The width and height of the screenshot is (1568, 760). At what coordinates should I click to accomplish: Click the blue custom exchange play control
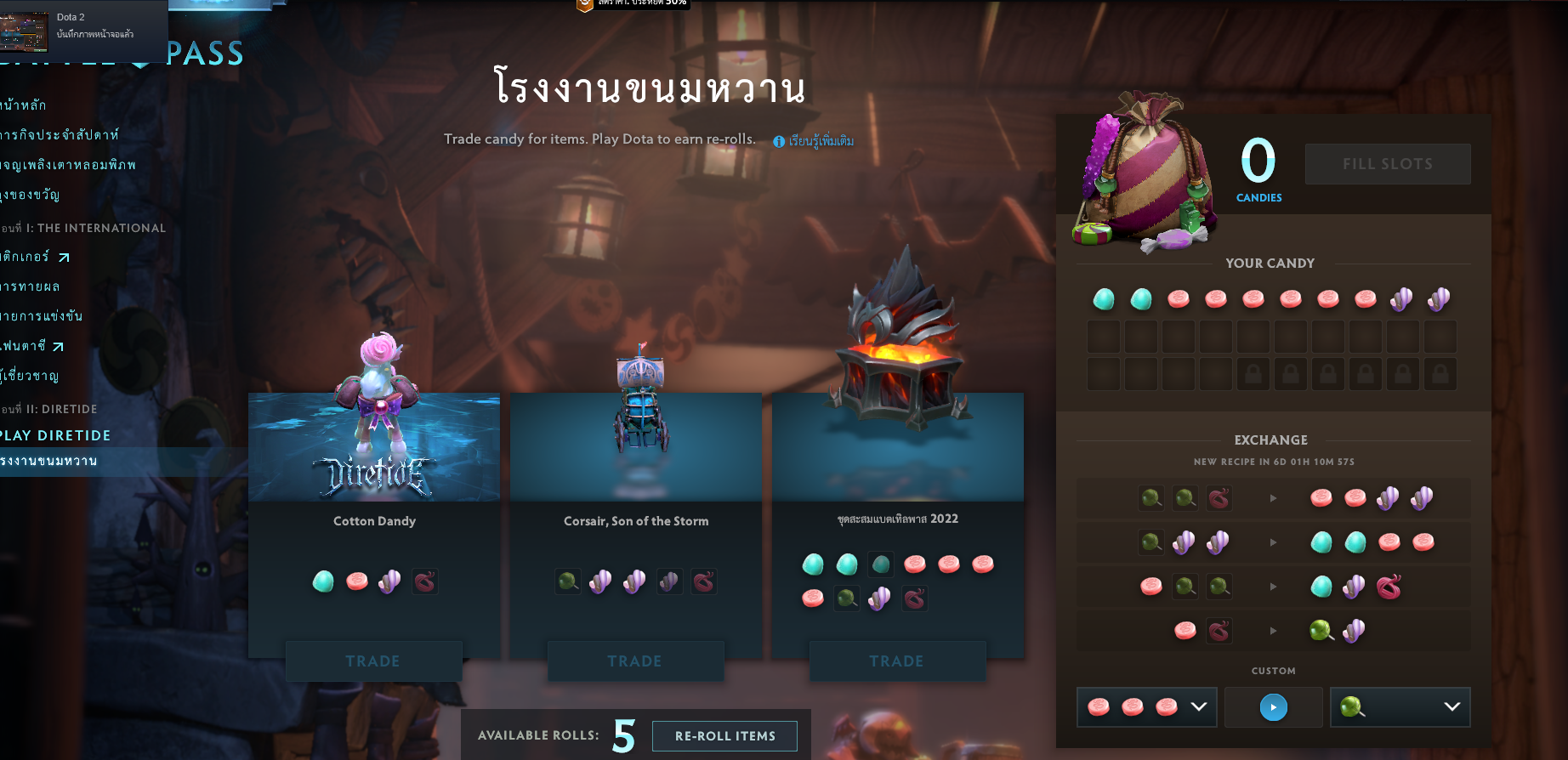(x=1273, y=706)
